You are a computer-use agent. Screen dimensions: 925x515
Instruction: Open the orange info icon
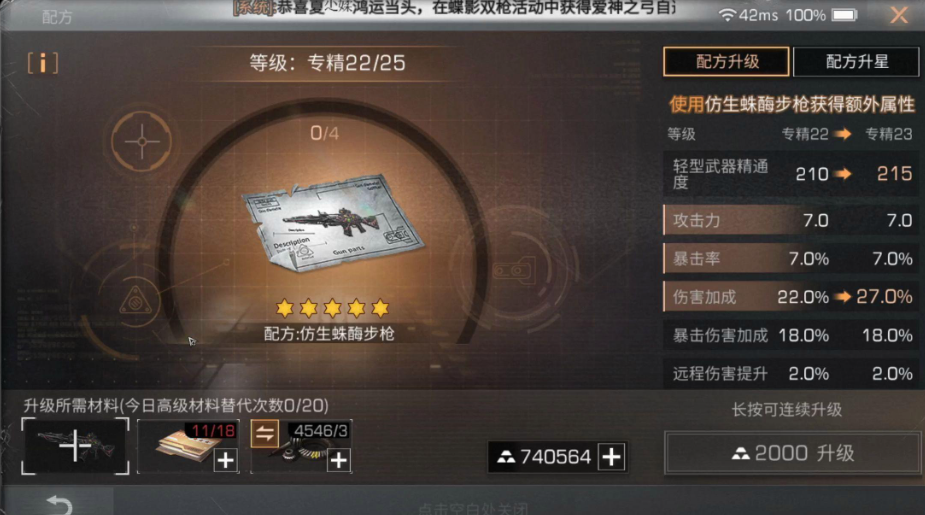42,62
